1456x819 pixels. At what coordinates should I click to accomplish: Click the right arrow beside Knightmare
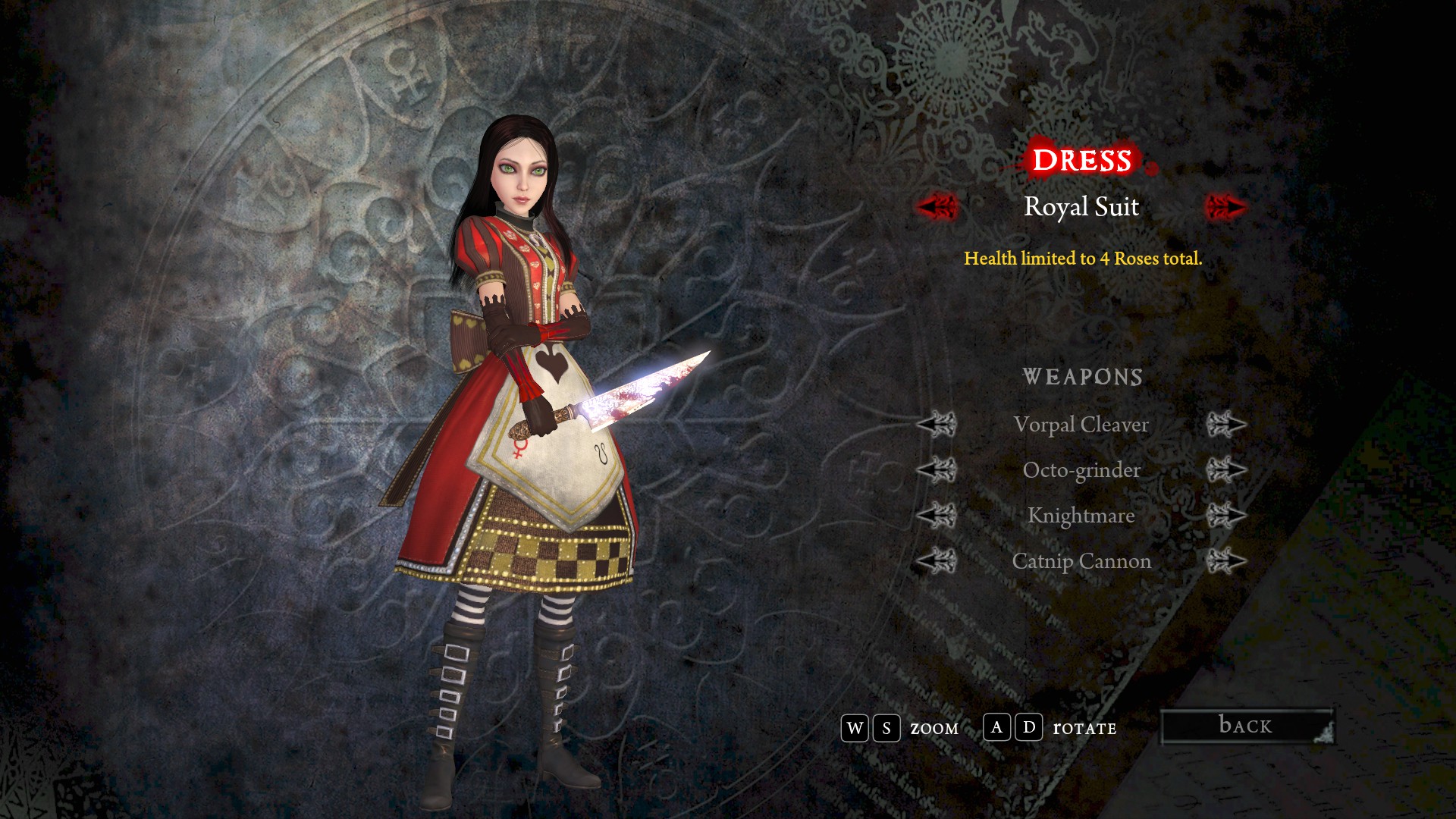[x=1225, y=516]
